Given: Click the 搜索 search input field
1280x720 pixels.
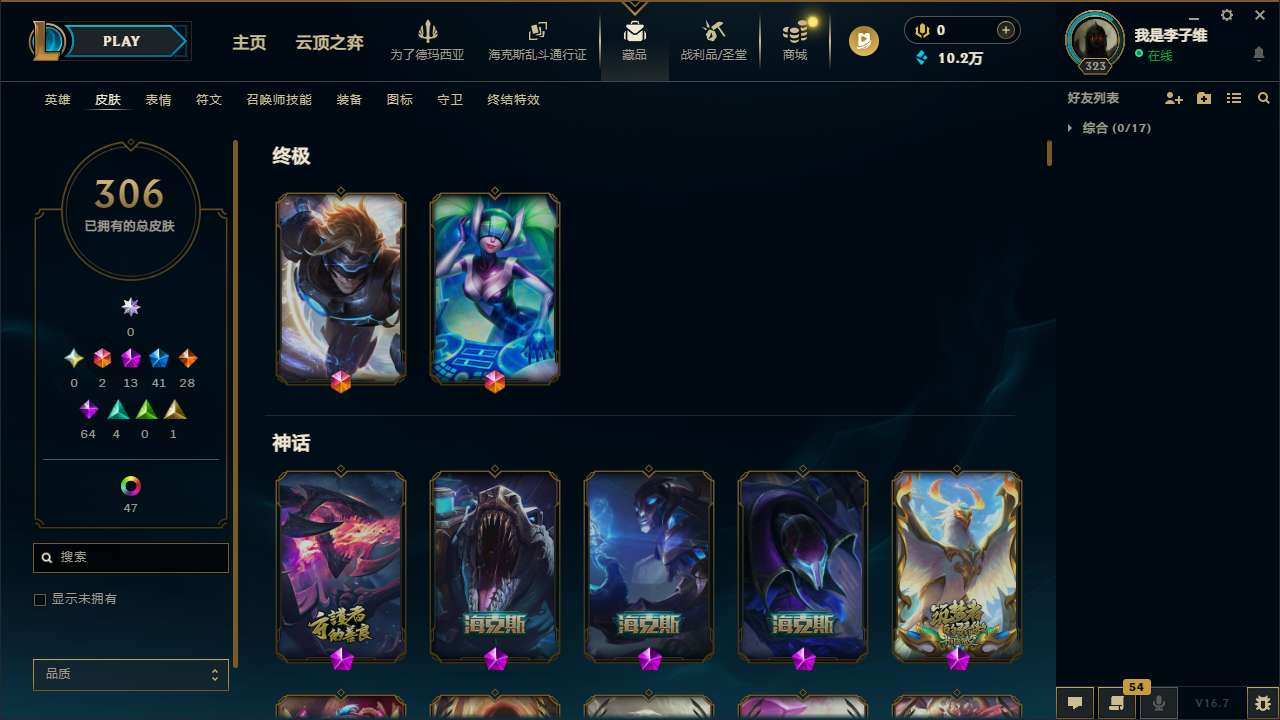Looking at the screenshot, I should click(130, 557).
